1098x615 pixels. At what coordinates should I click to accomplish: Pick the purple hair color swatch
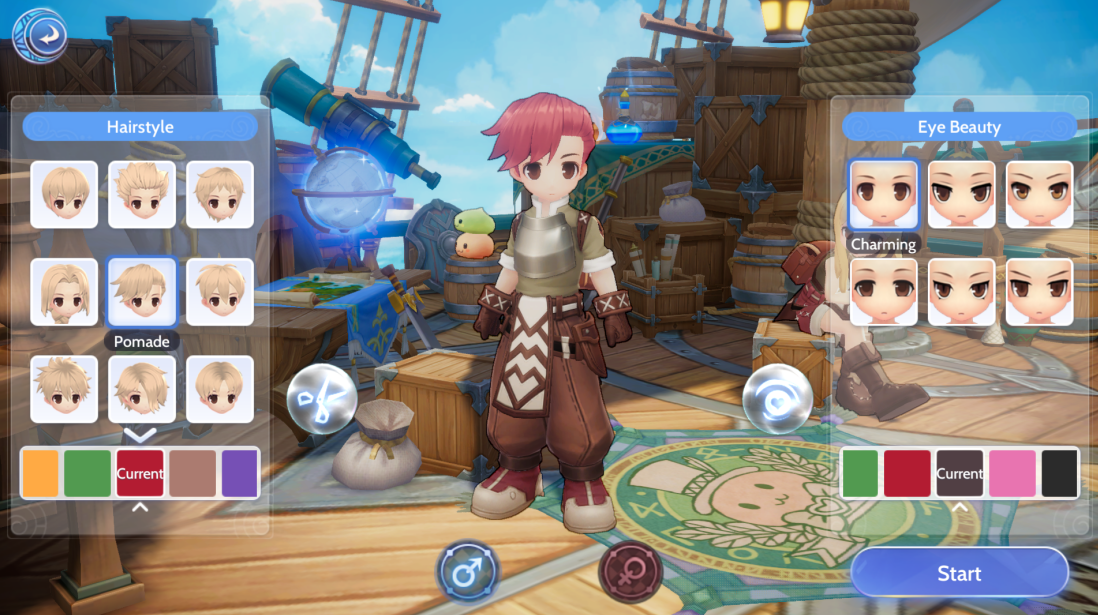pyautogui.click(x=240, y=473)
